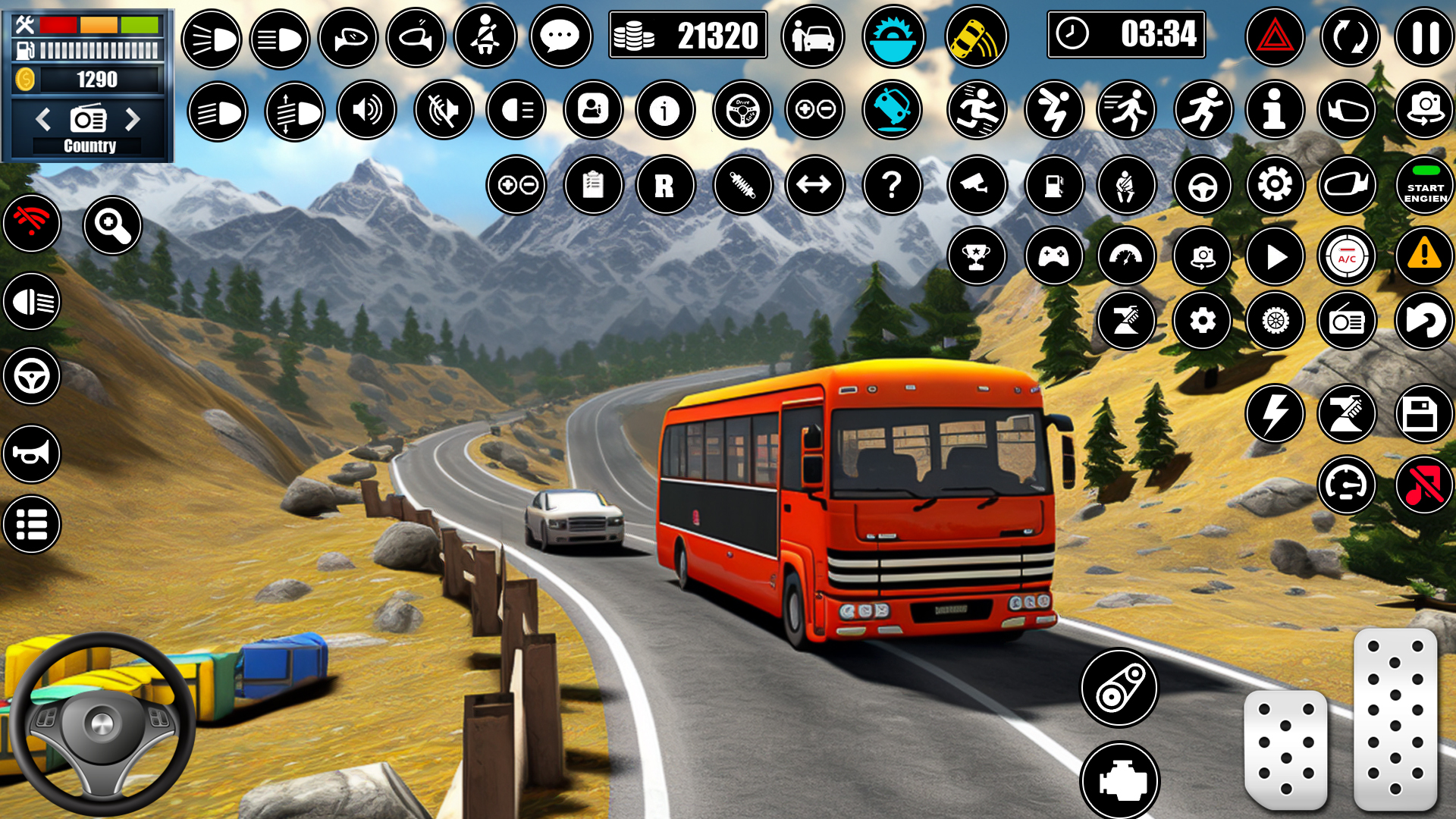Open the pause menu at top right
The image size is (1456, 819).
[x=1423, y=36]
